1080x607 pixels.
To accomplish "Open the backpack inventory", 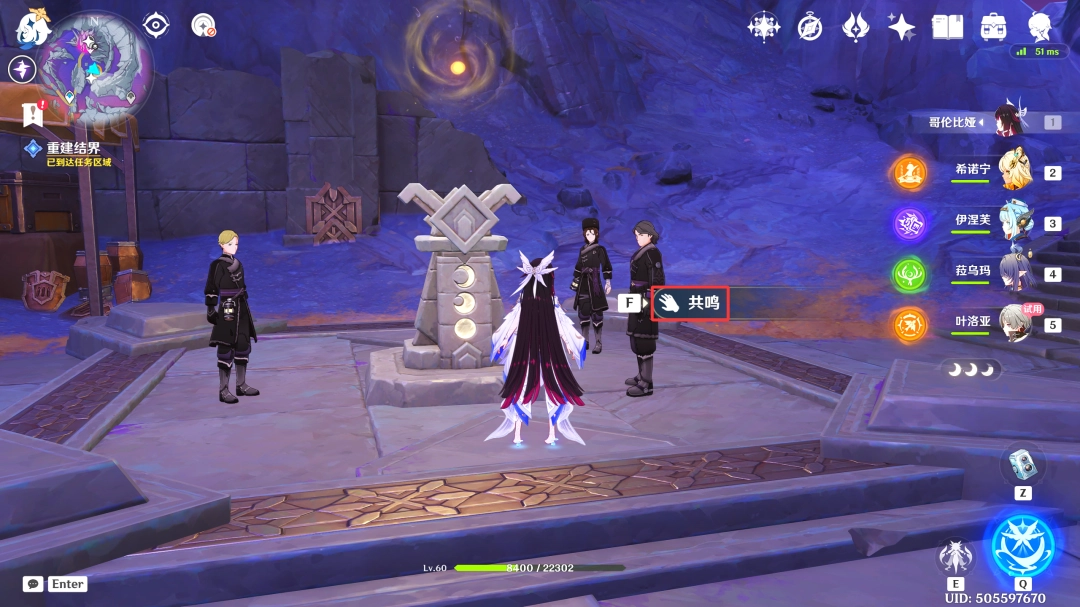I will [993, 27].
